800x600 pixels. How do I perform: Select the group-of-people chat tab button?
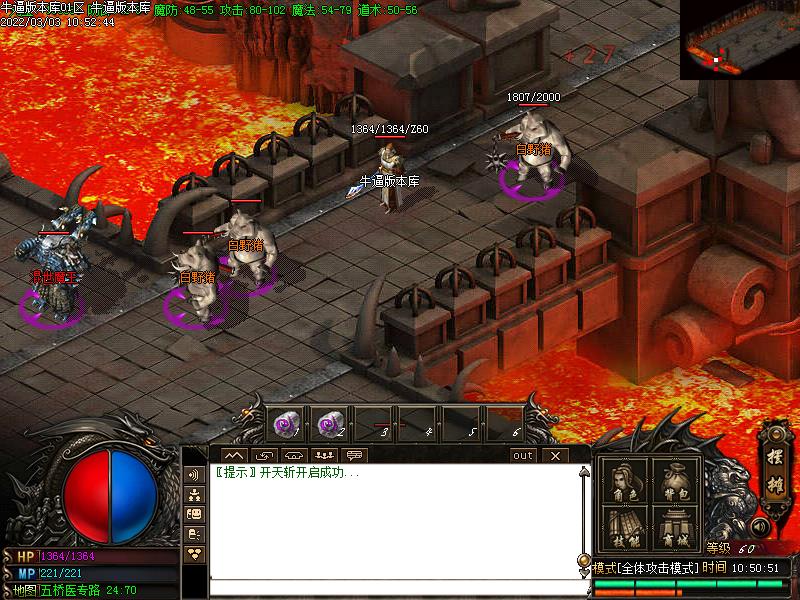(322, 456)
